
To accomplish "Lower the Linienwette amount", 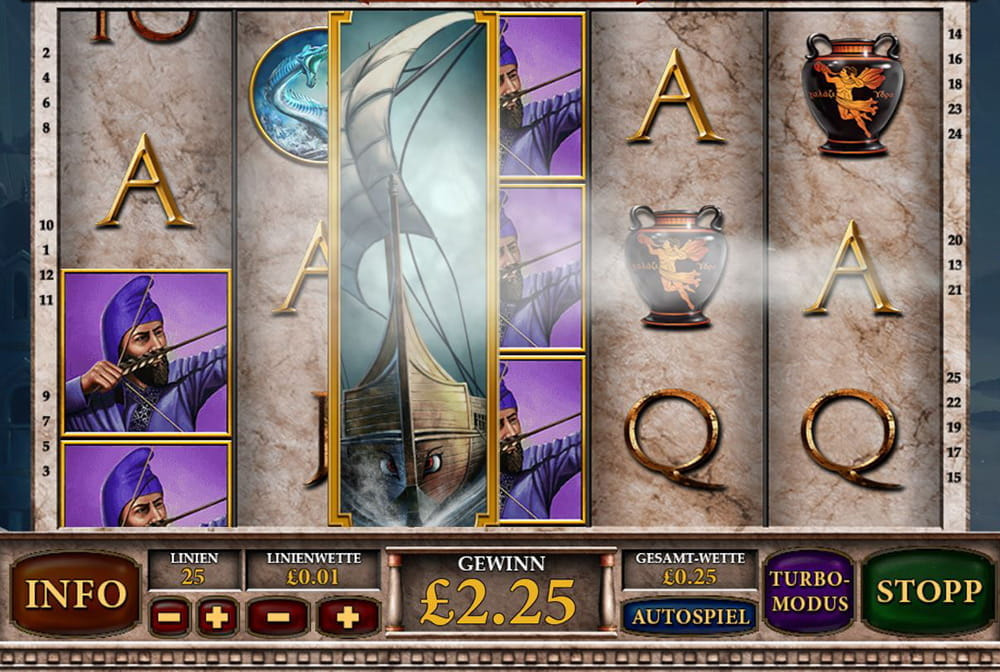I will (277, 617).
